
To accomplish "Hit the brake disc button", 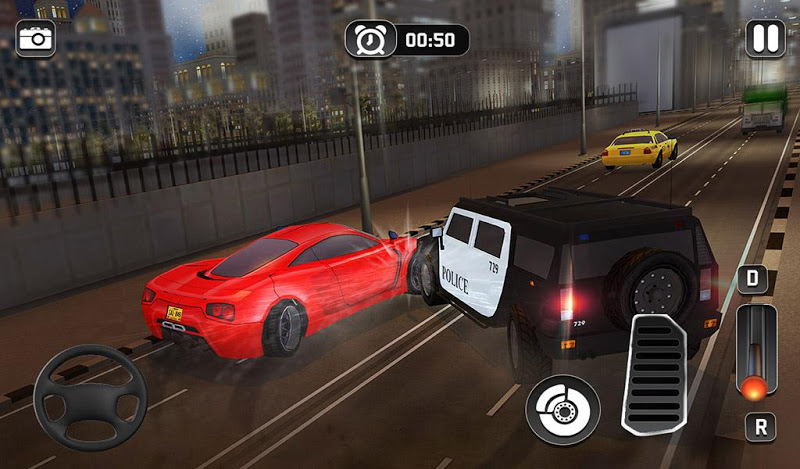I will (563, 408).
